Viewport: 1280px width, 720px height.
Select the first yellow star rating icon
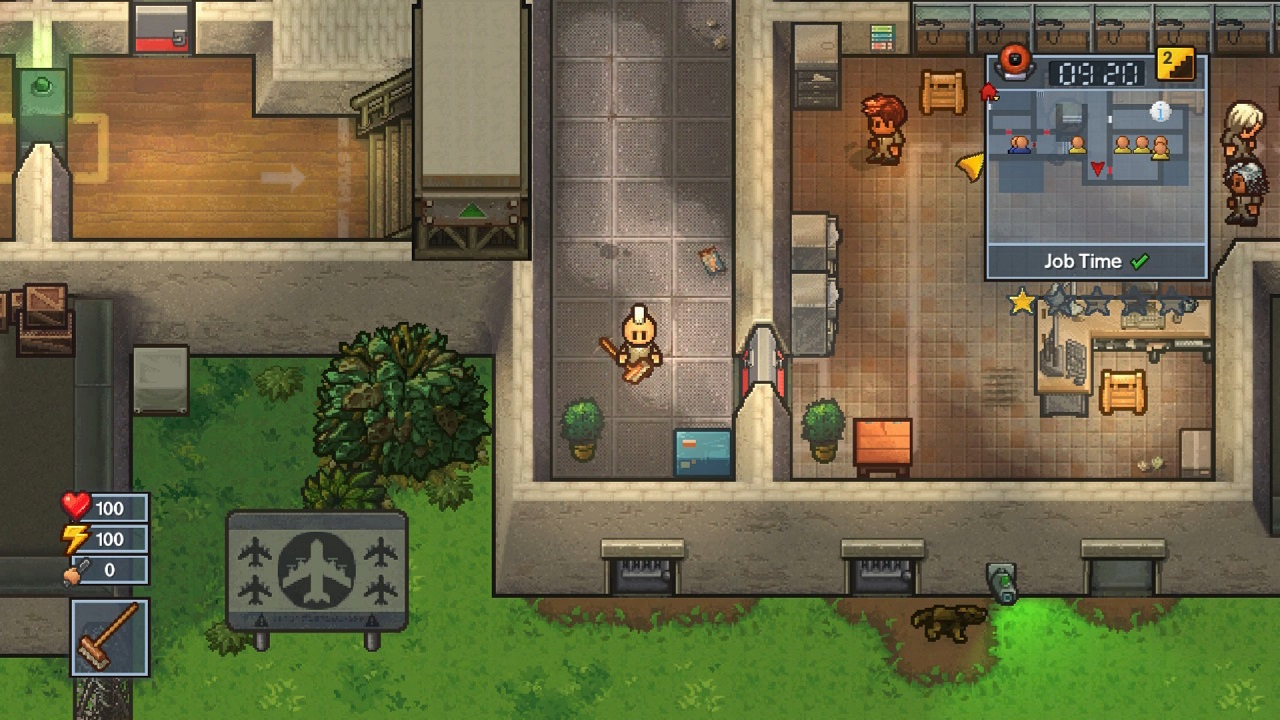(x=1020, y=301)
